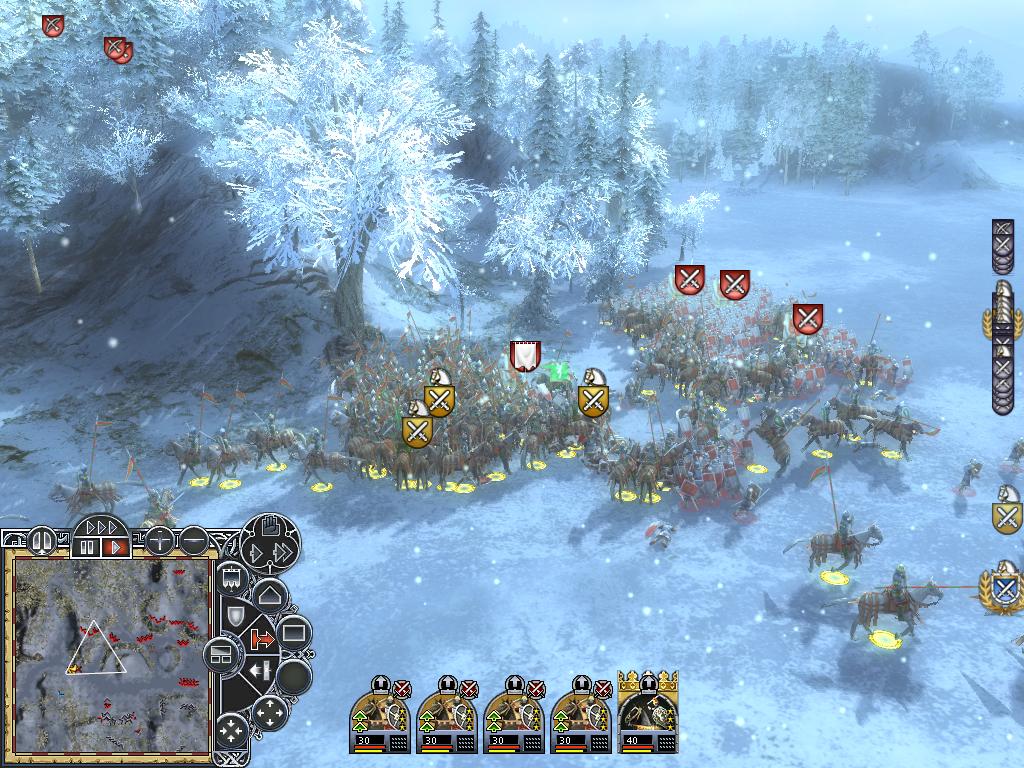Set the game to normal play speed

pos(117,547)
